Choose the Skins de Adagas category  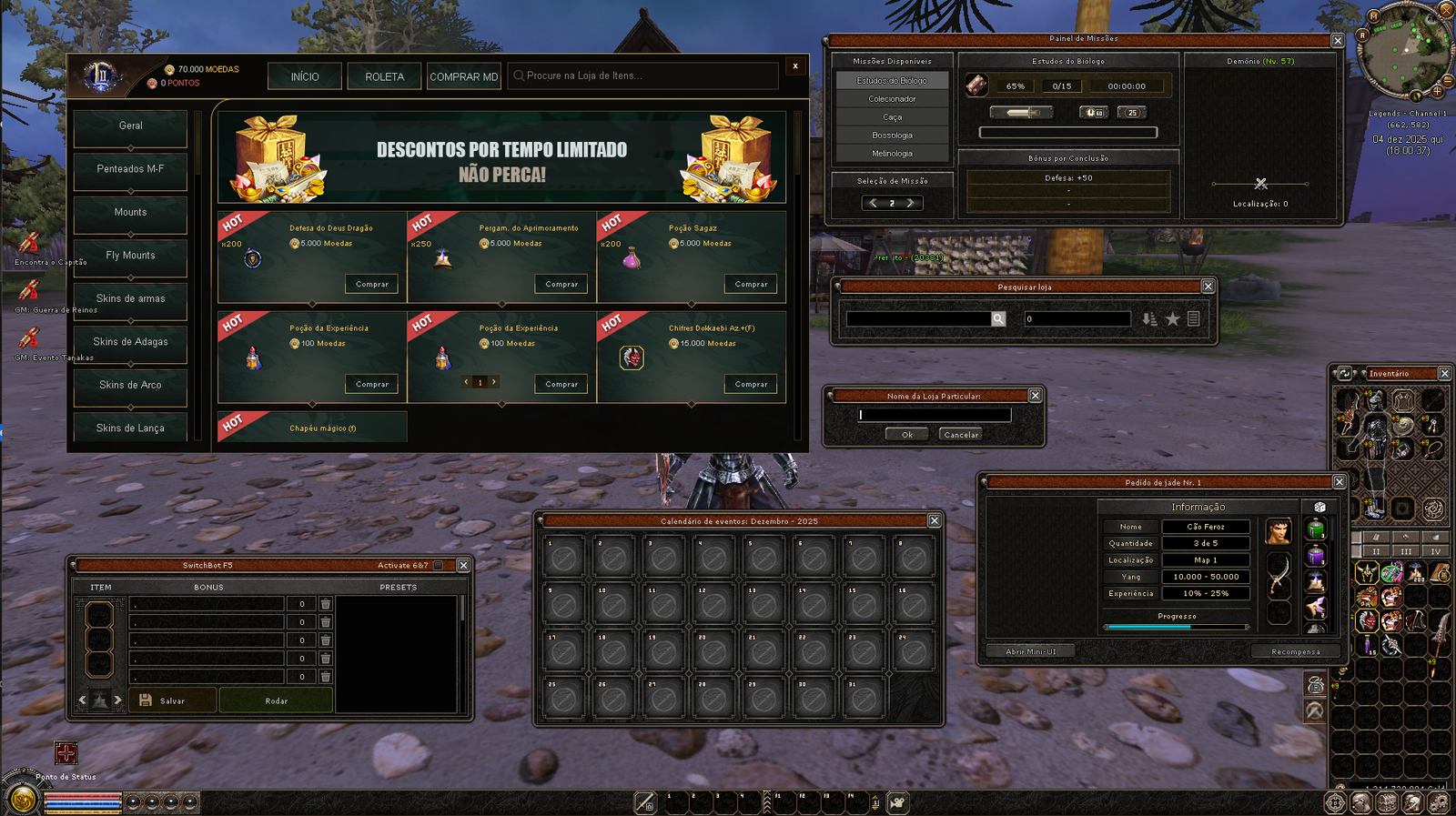tap(130, 342)
